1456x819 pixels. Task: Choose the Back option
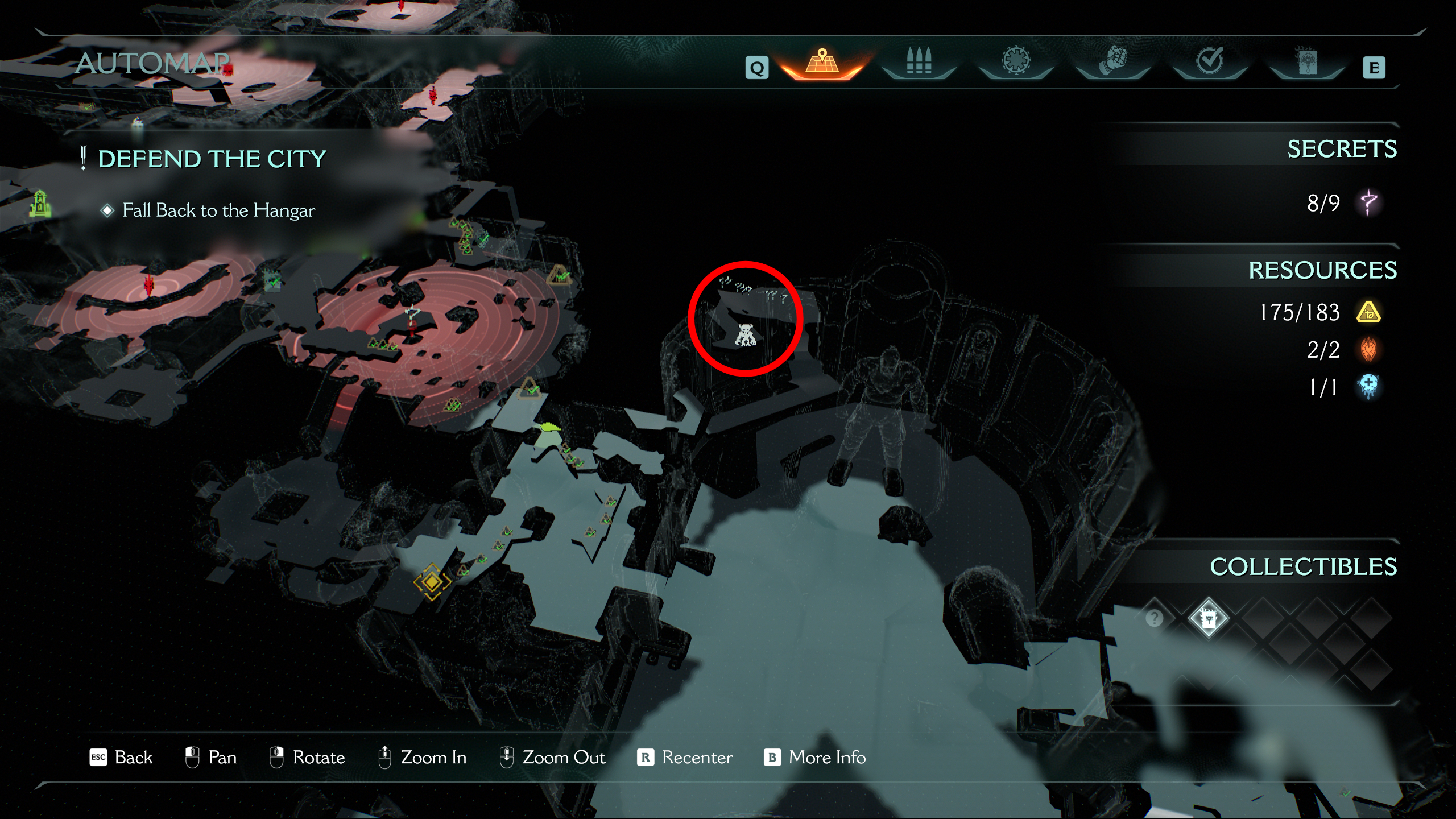coord(122,758)
